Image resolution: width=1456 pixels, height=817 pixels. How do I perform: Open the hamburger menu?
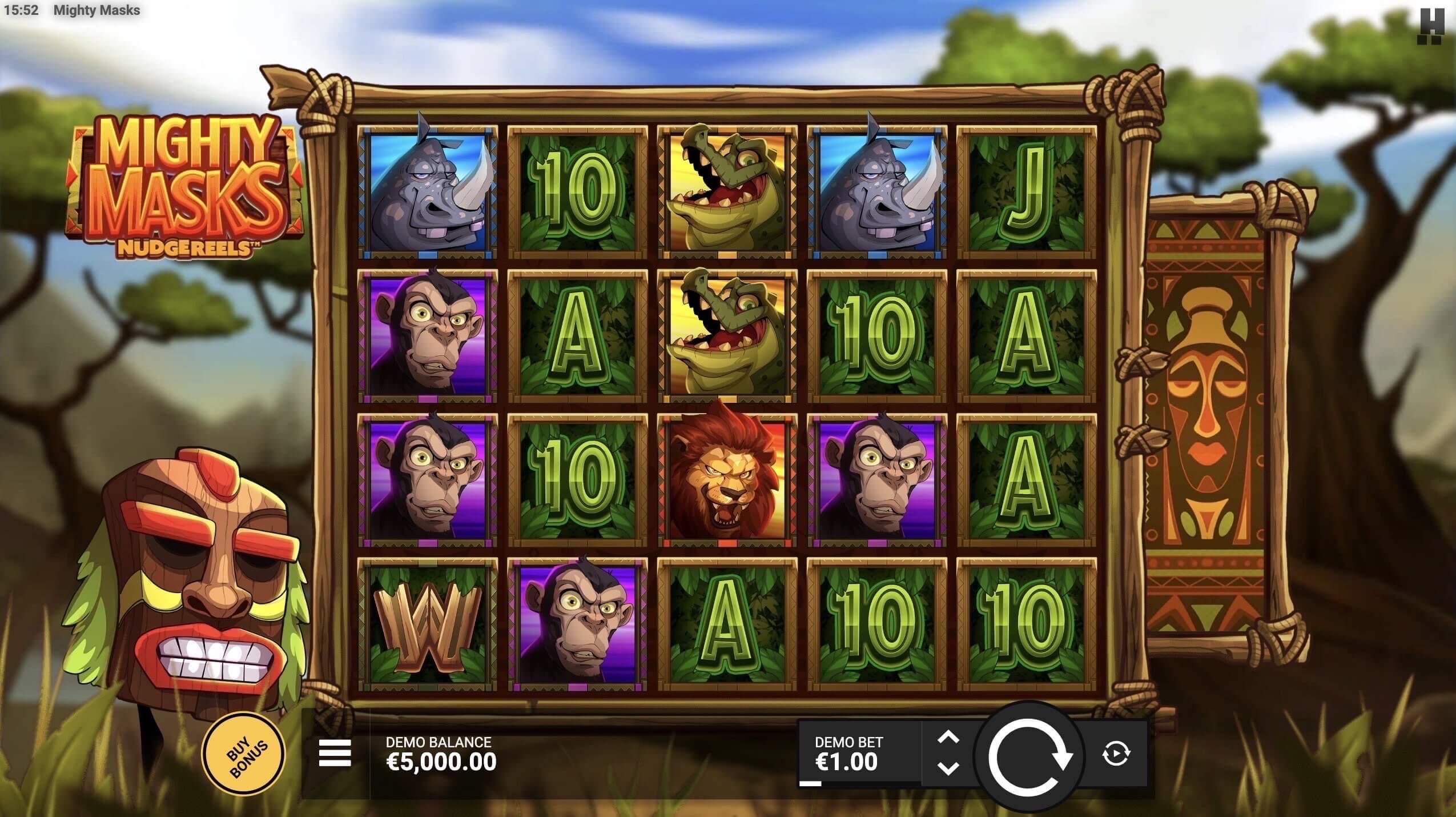click(x=335, y=753)
